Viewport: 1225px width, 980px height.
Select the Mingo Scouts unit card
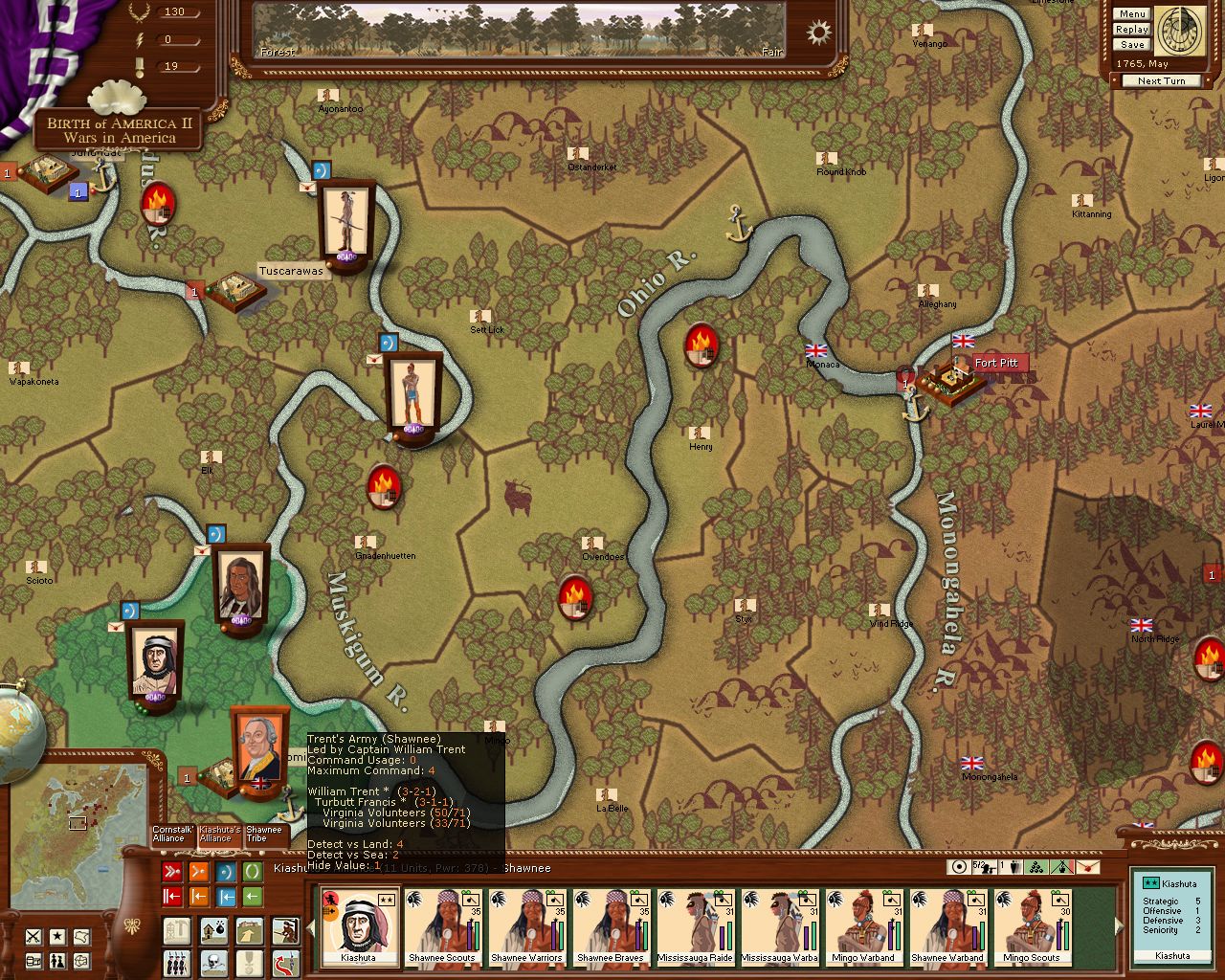tap(1032, 926)
